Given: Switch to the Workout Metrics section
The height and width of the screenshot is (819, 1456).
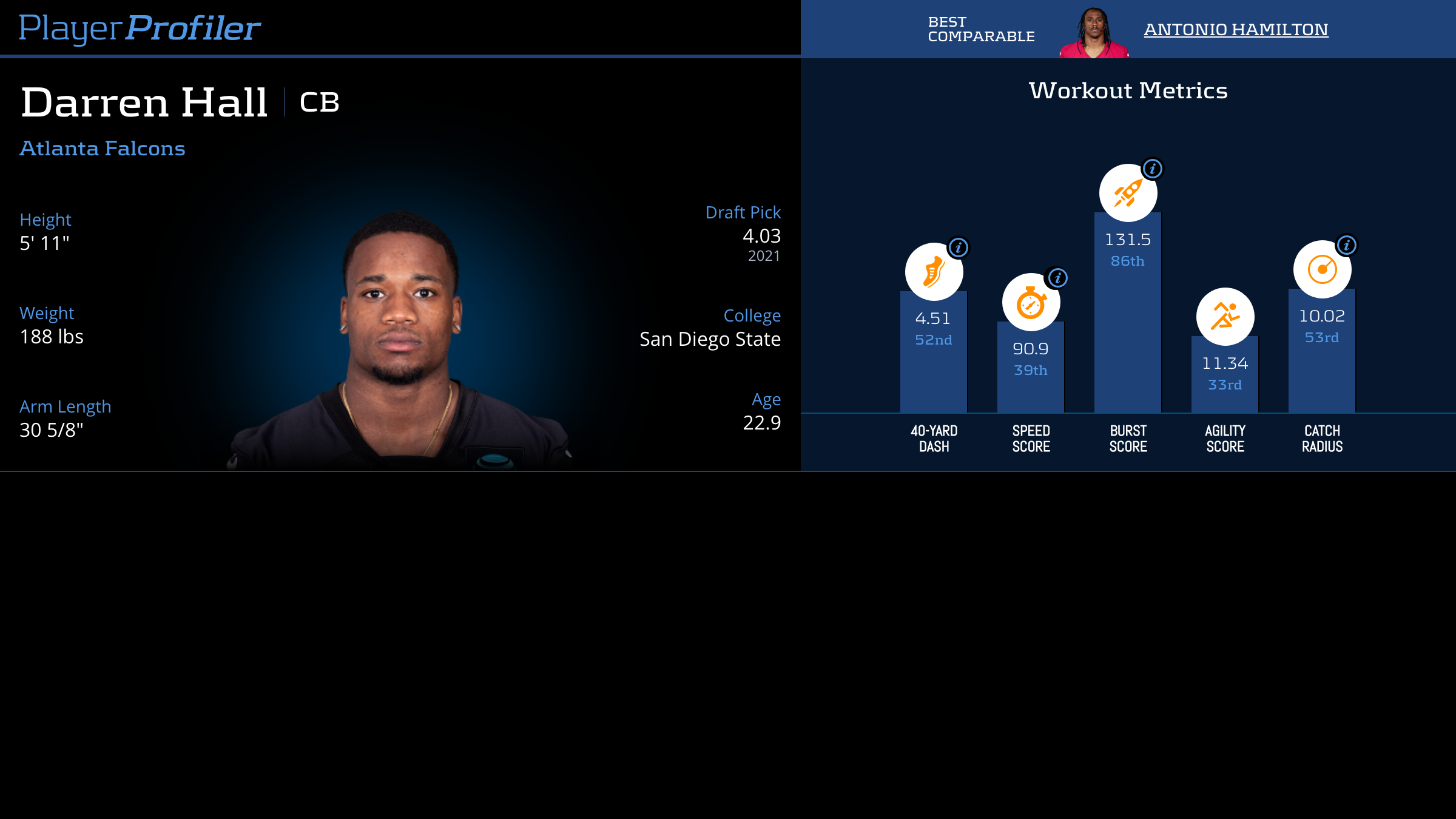Looking at the screenshot, I should pos(1128,90).
